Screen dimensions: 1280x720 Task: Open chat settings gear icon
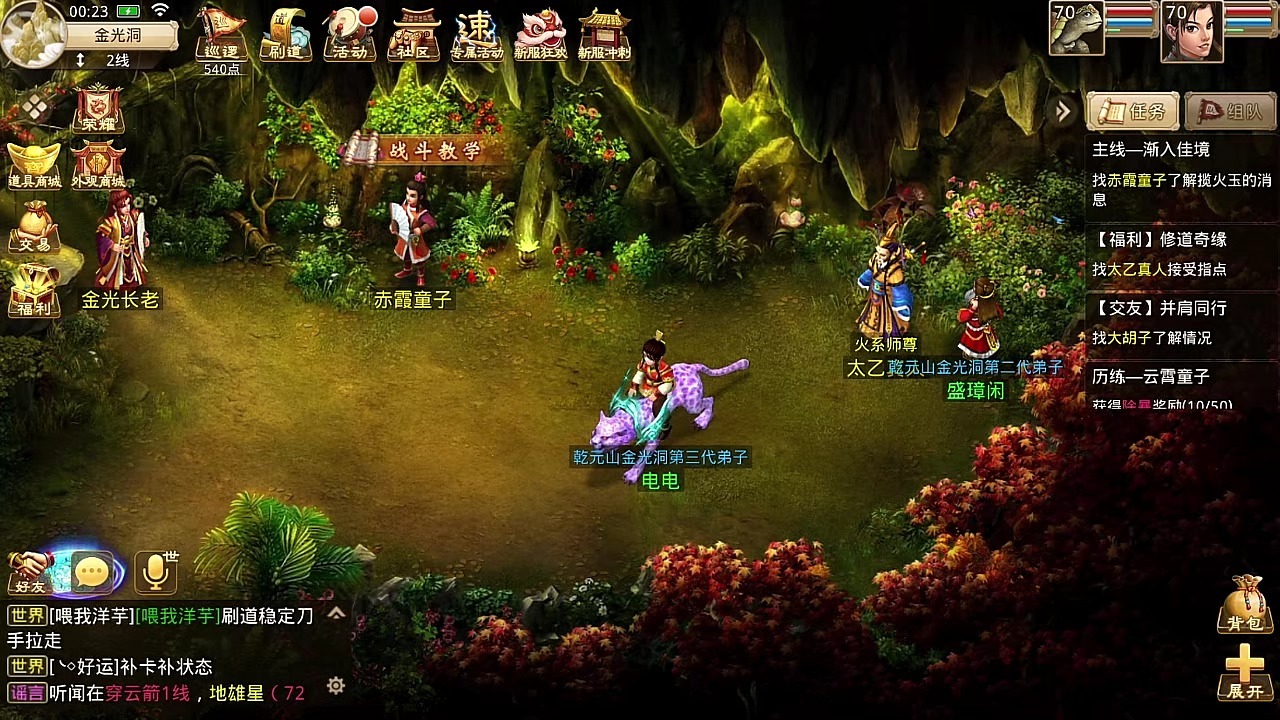pos(336,685)
